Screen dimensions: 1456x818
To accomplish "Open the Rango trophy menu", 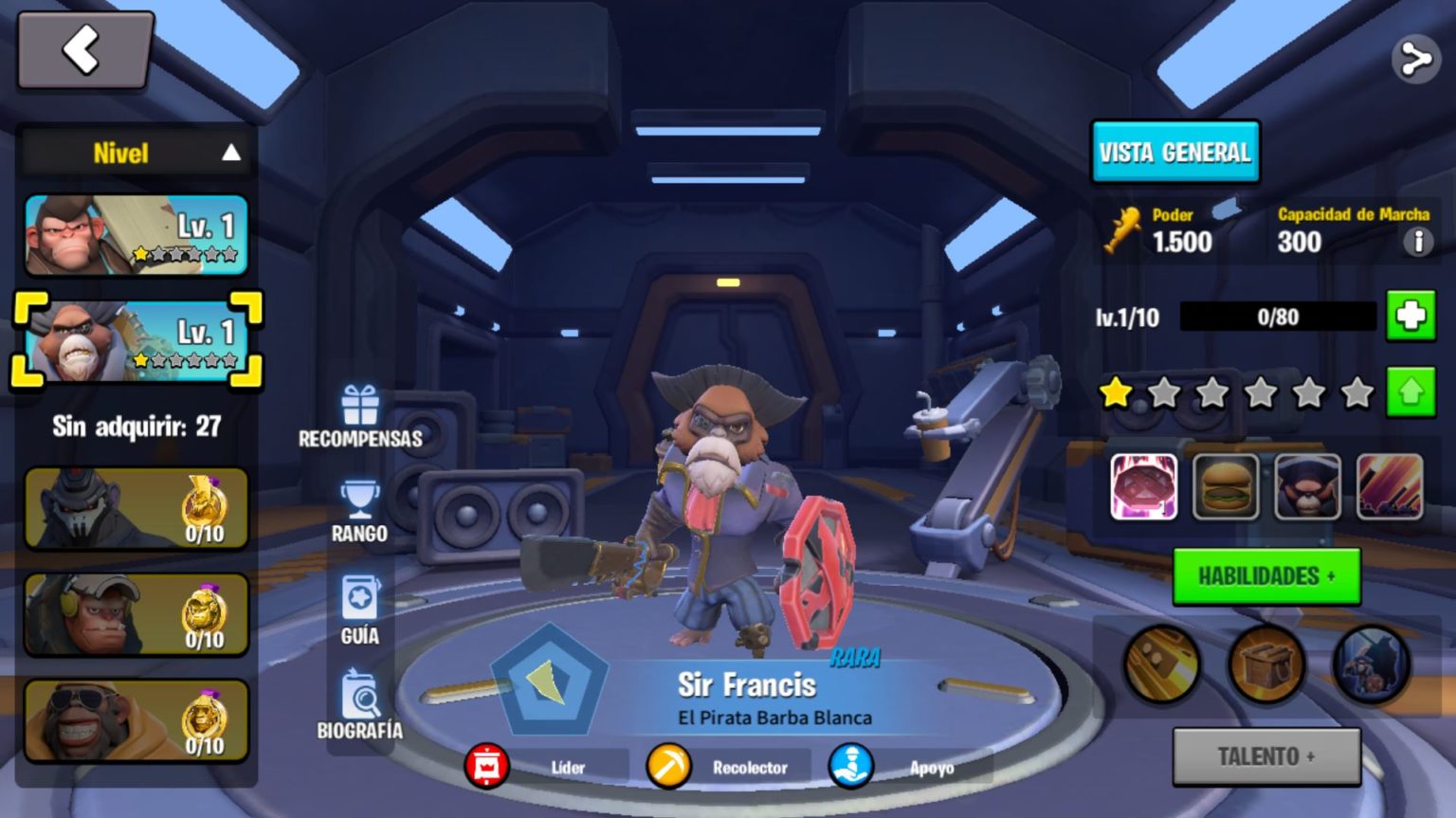I will [x=359, y=512].
